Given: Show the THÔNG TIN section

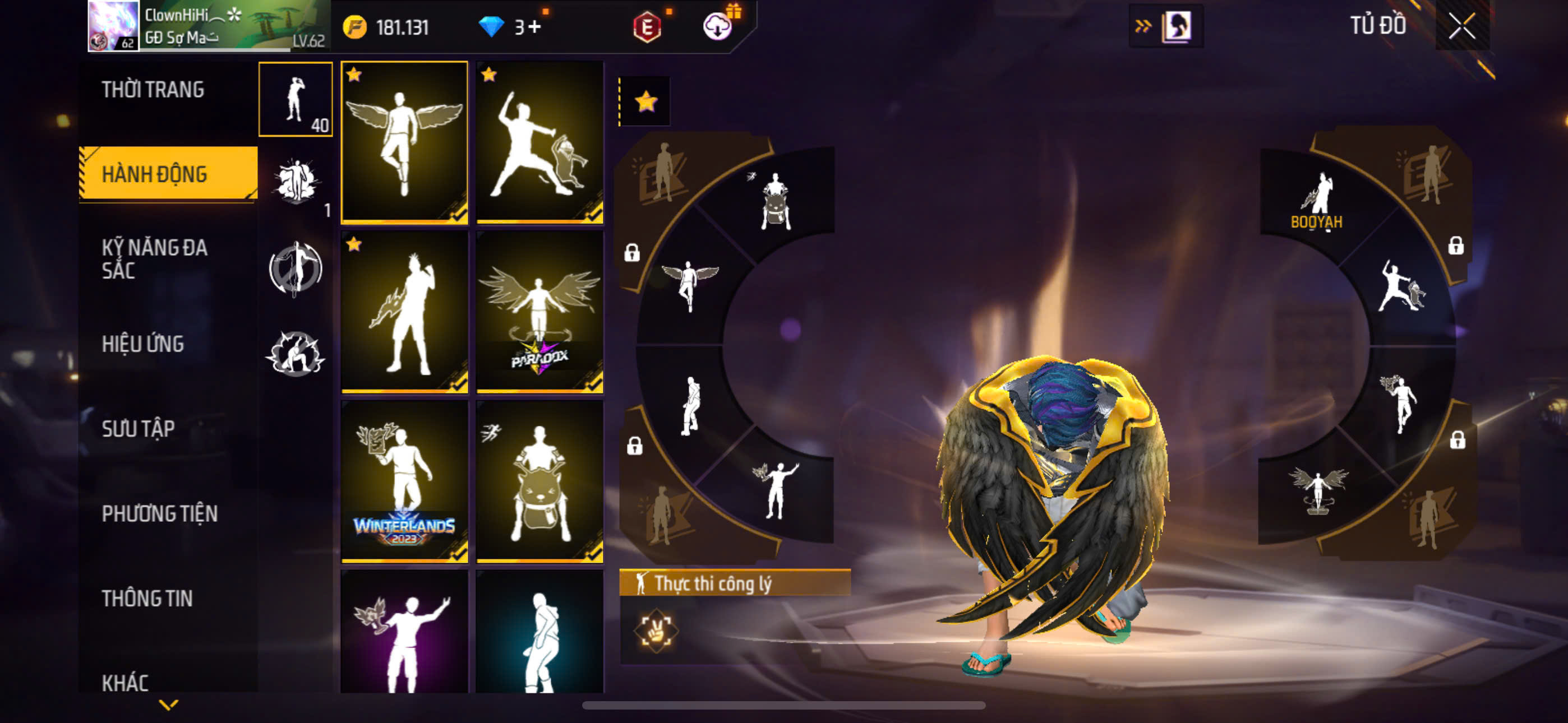Looking at the screenshot, I should tap(147, 598).
